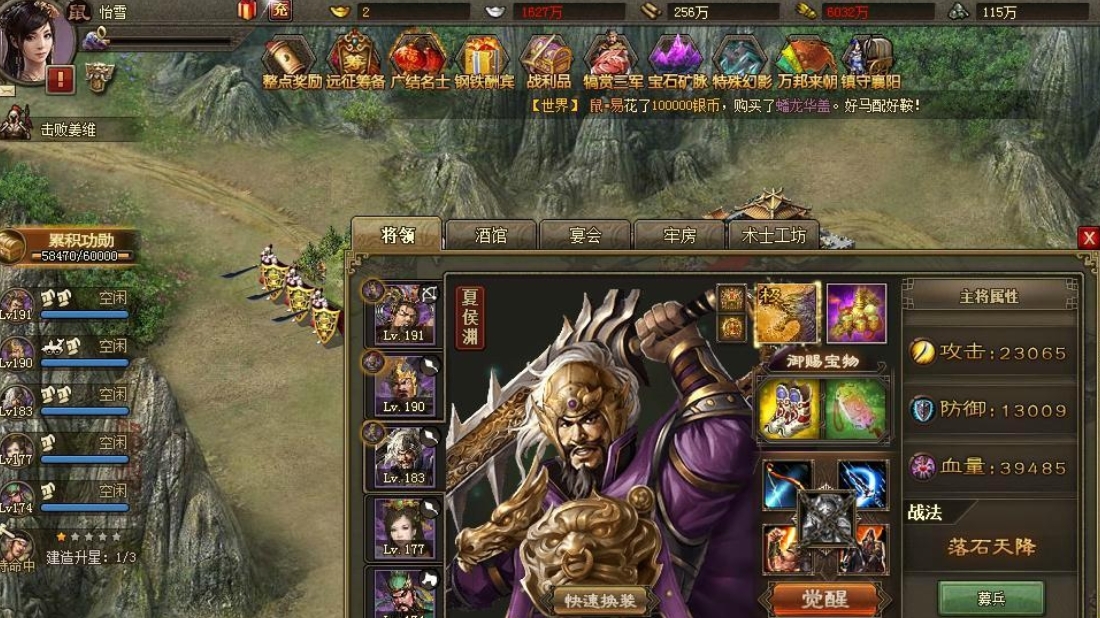Image resolution: width=1100 pixels, height=618 pixels.
Task: Select the Lv. 177 female general portrait
Action: pyautogui.click(x=405, y=527)
